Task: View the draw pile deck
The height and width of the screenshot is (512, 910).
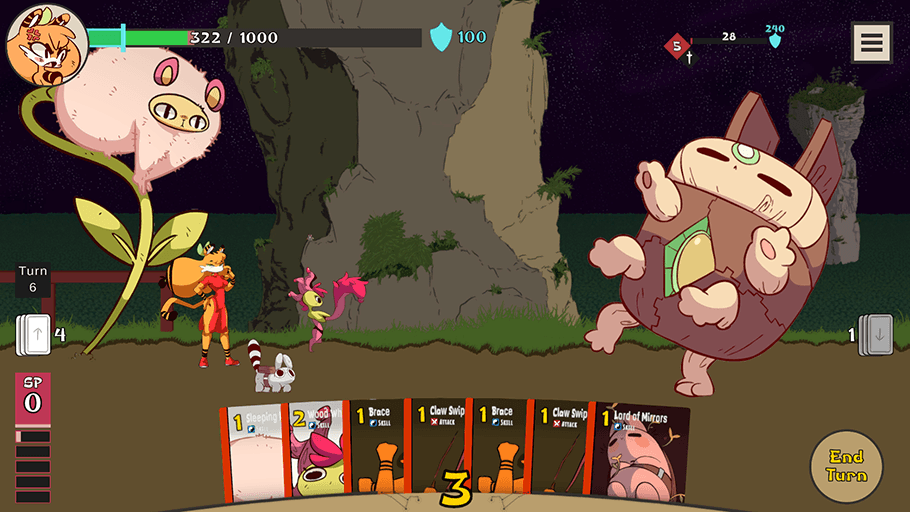Action: click(33, 334)
